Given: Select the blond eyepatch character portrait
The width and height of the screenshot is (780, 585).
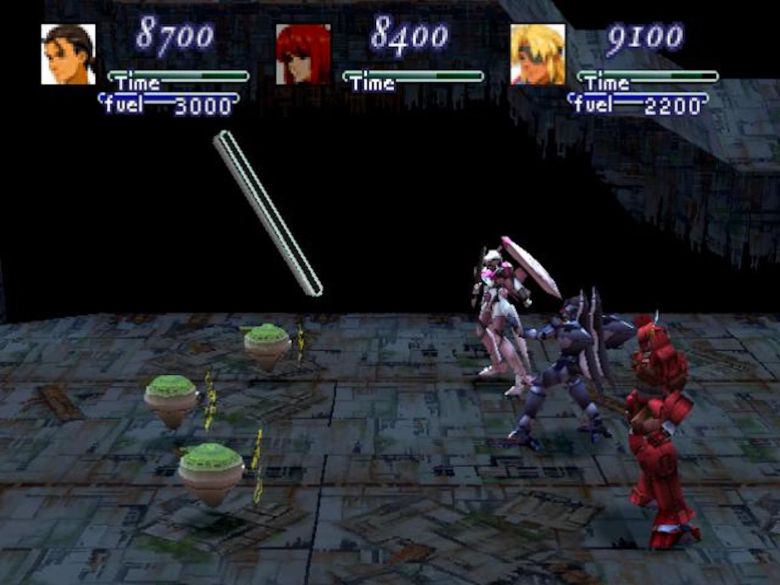Looking at the screenshot, I should click(537, 54).
